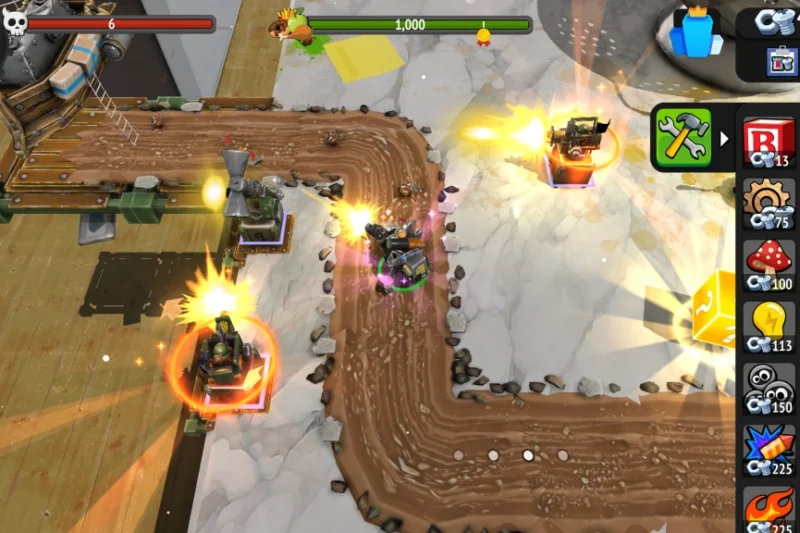Image resolution: width=800 pixels, height=533 pixels.
Task: Choose the triple-barrel tower costing 150
Action: coord(768,388)
